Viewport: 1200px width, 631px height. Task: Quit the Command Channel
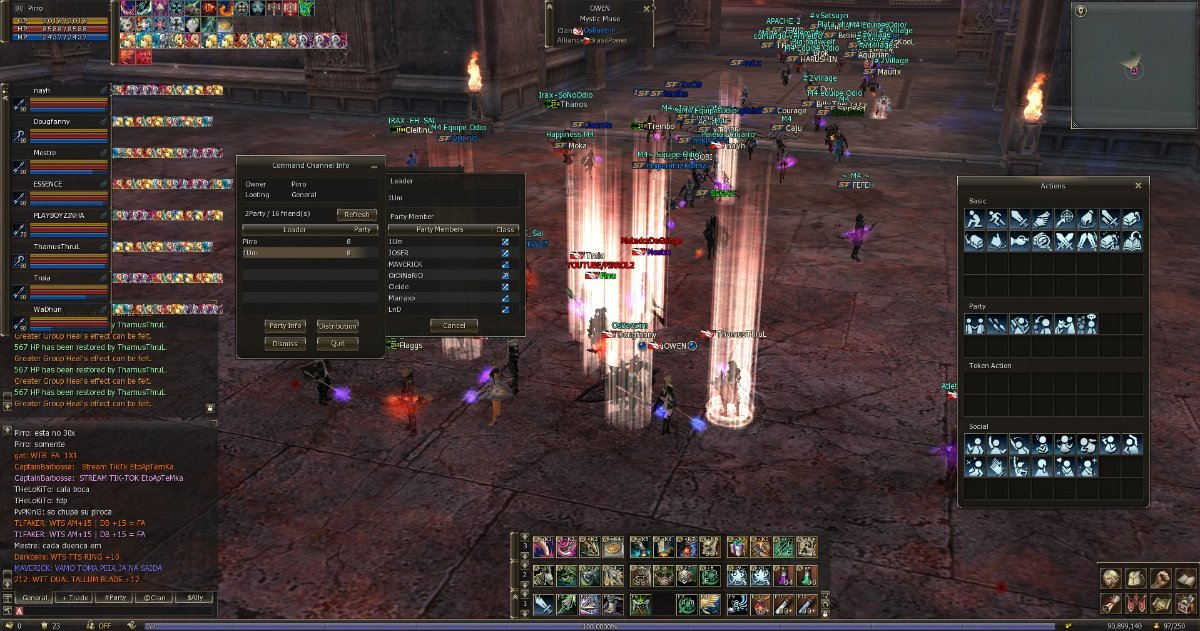click(x=337, y=343)
